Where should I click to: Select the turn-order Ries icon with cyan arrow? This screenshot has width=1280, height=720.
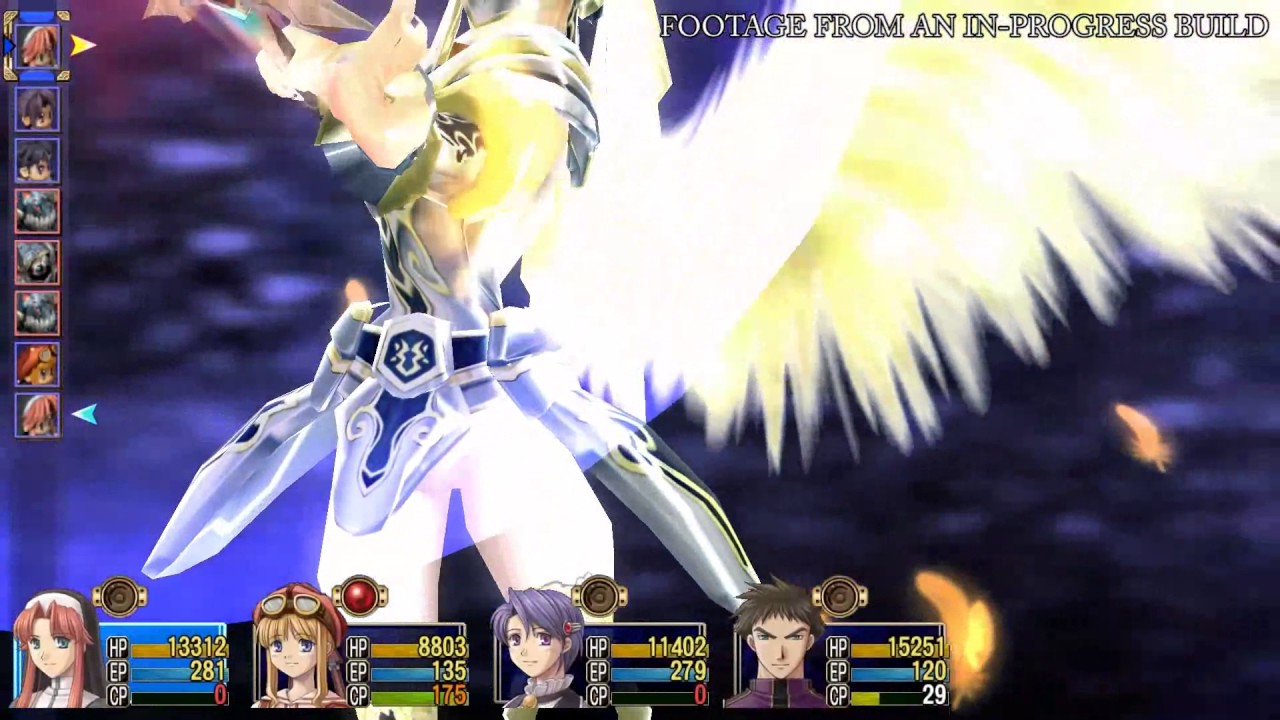click(x=38, y=415)
